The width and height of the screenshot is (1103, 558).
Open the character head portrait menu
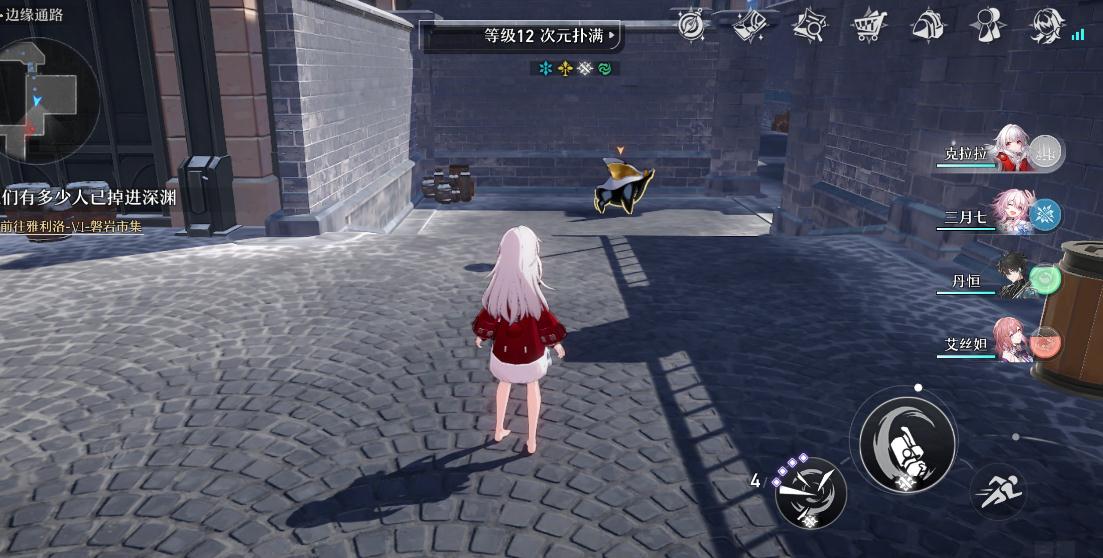[x=1046, y=26]
